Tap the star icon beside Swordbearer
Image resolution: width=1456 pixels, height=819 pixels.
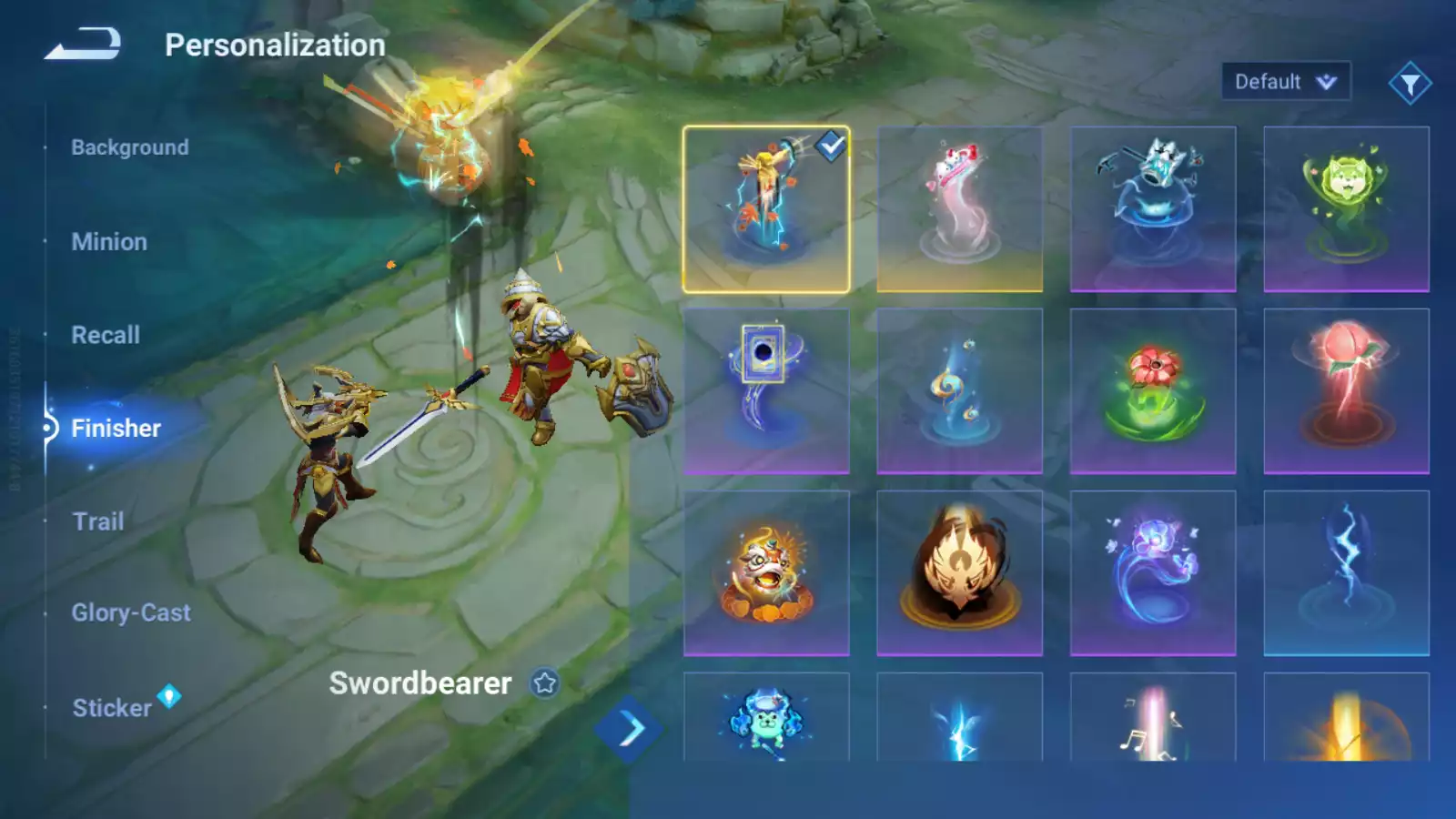[x=545, y=682]
